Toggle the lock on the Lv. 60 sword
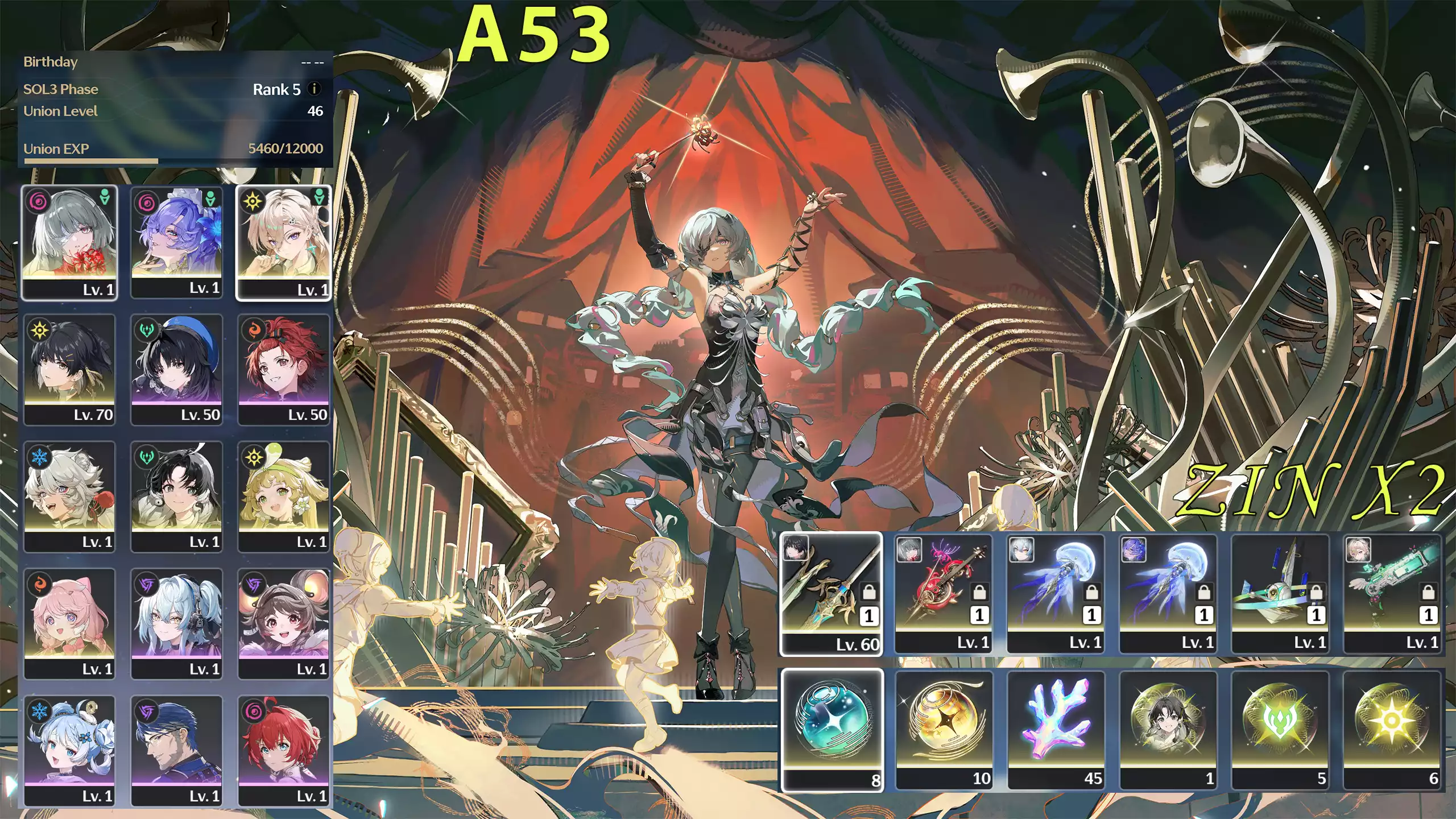 tap(869, 593)
